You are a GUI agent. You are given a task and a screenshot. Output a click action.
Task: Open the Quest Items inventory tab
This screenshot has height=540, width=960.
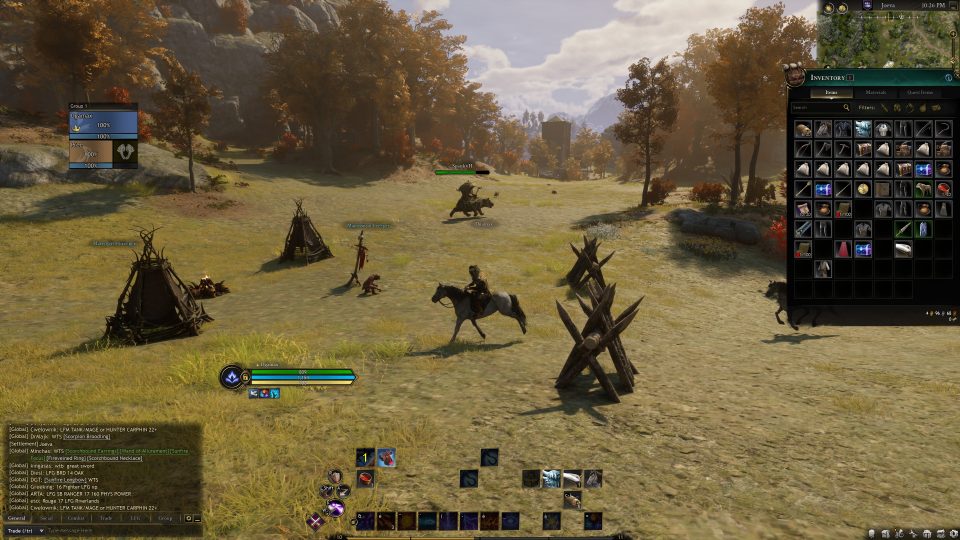pos(919,93)
